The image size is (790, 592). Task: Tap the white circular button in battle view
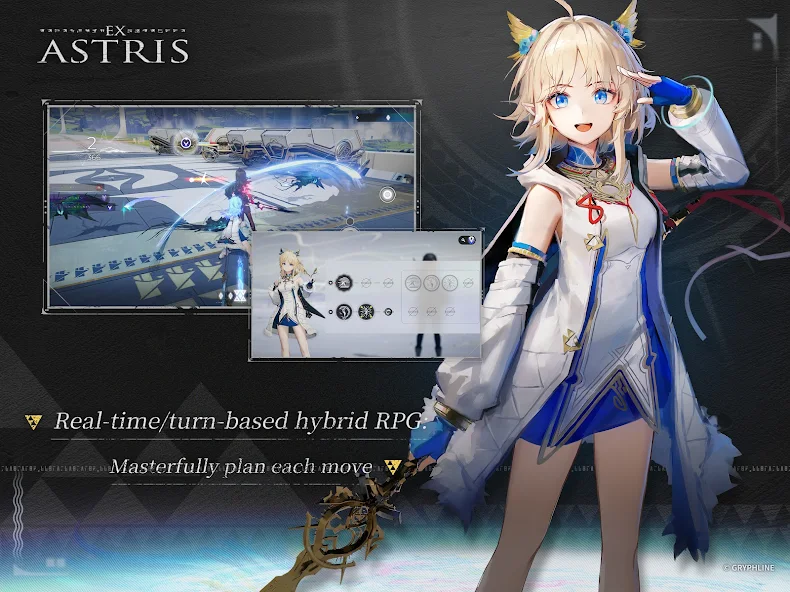(x=387, y=197)
